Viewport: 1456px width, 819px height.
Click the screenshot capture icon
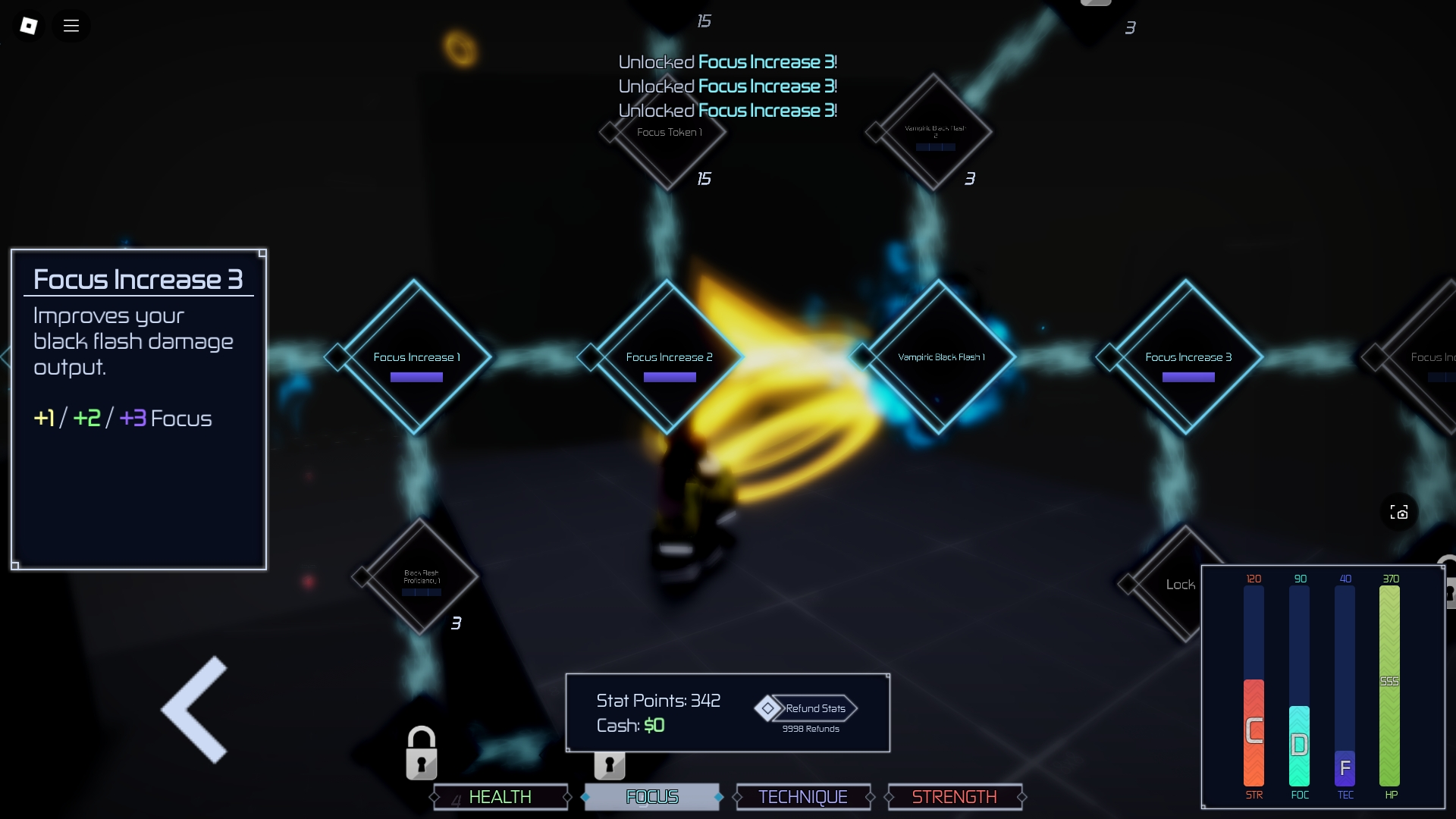1400,513
